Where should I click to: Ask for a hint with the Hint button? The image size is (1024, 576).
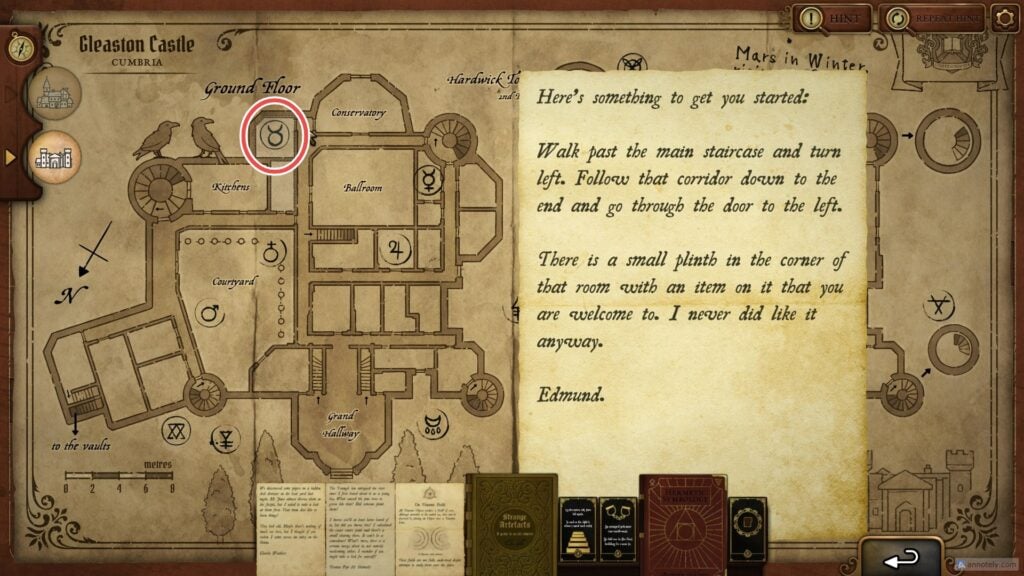pos(830,18)
